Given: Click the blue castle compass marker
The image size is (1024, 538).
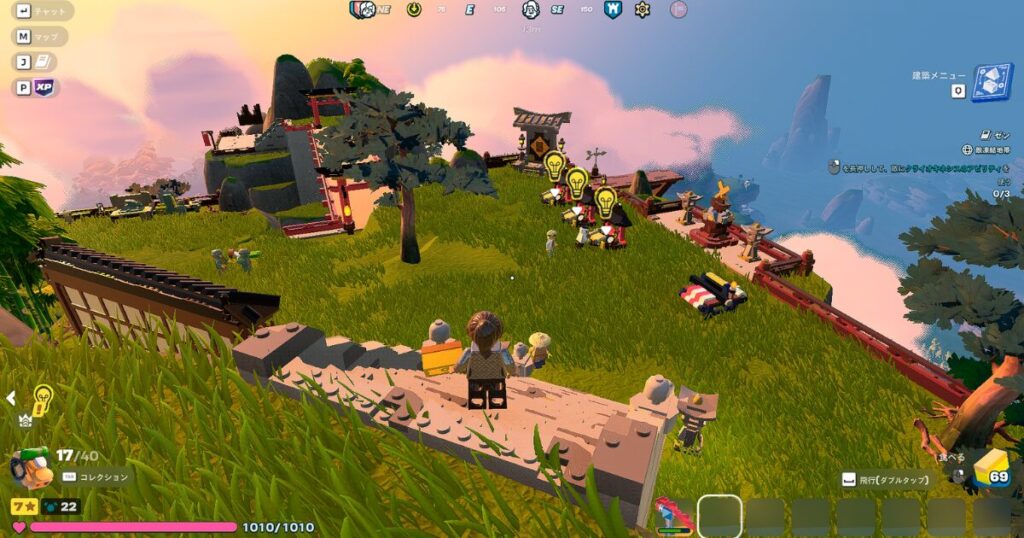Looking at the screenshot, I should pyautogui.click(x=613, y=9).
